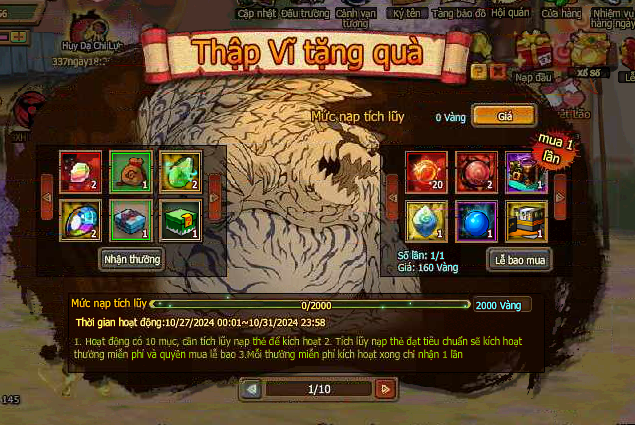Go to the previous event page

click(253, 388)
